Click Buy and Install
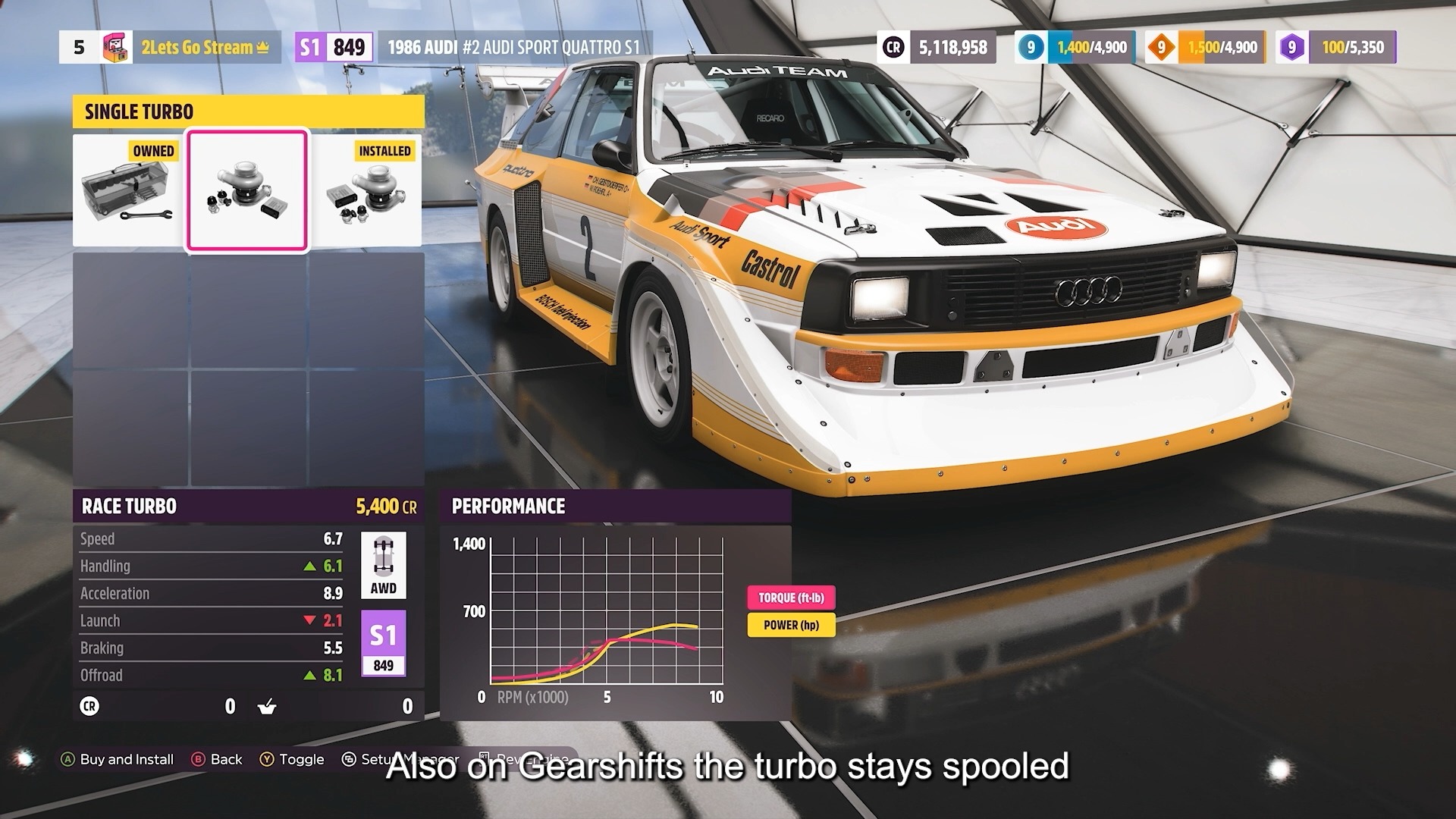 [x=118, y=758]
